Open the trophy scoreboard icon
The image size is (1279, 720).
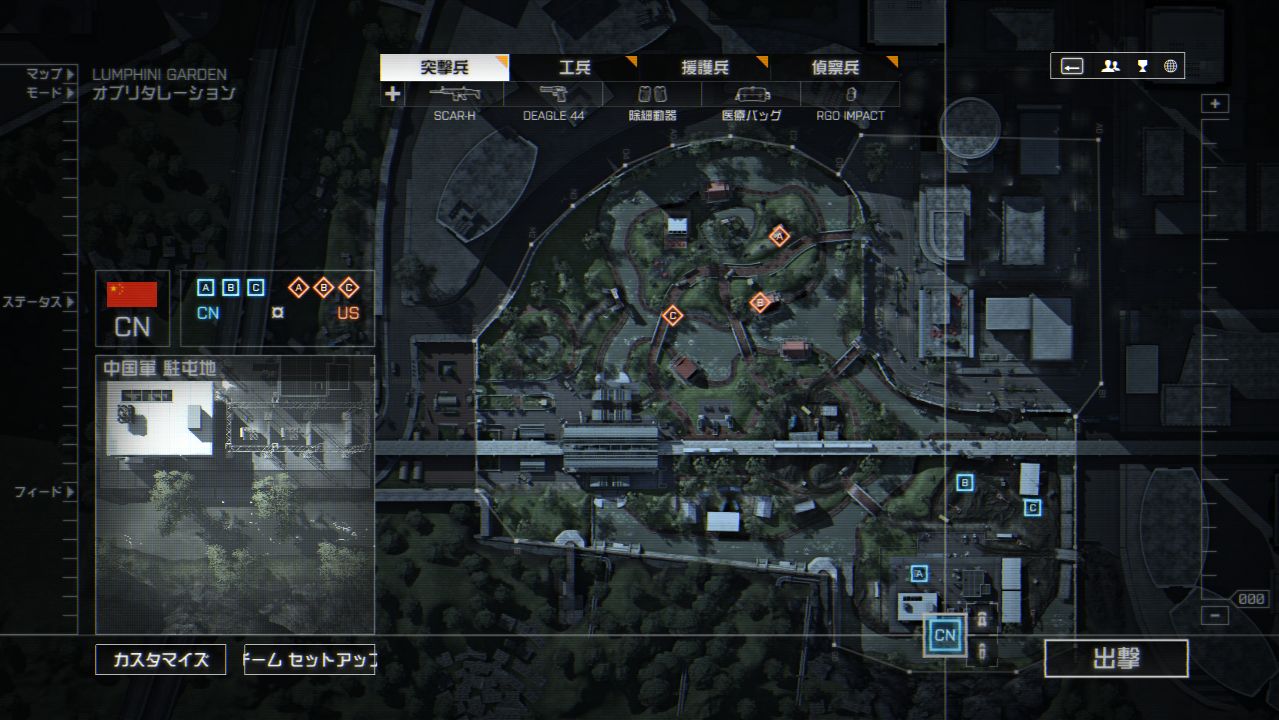[1142, 66]
